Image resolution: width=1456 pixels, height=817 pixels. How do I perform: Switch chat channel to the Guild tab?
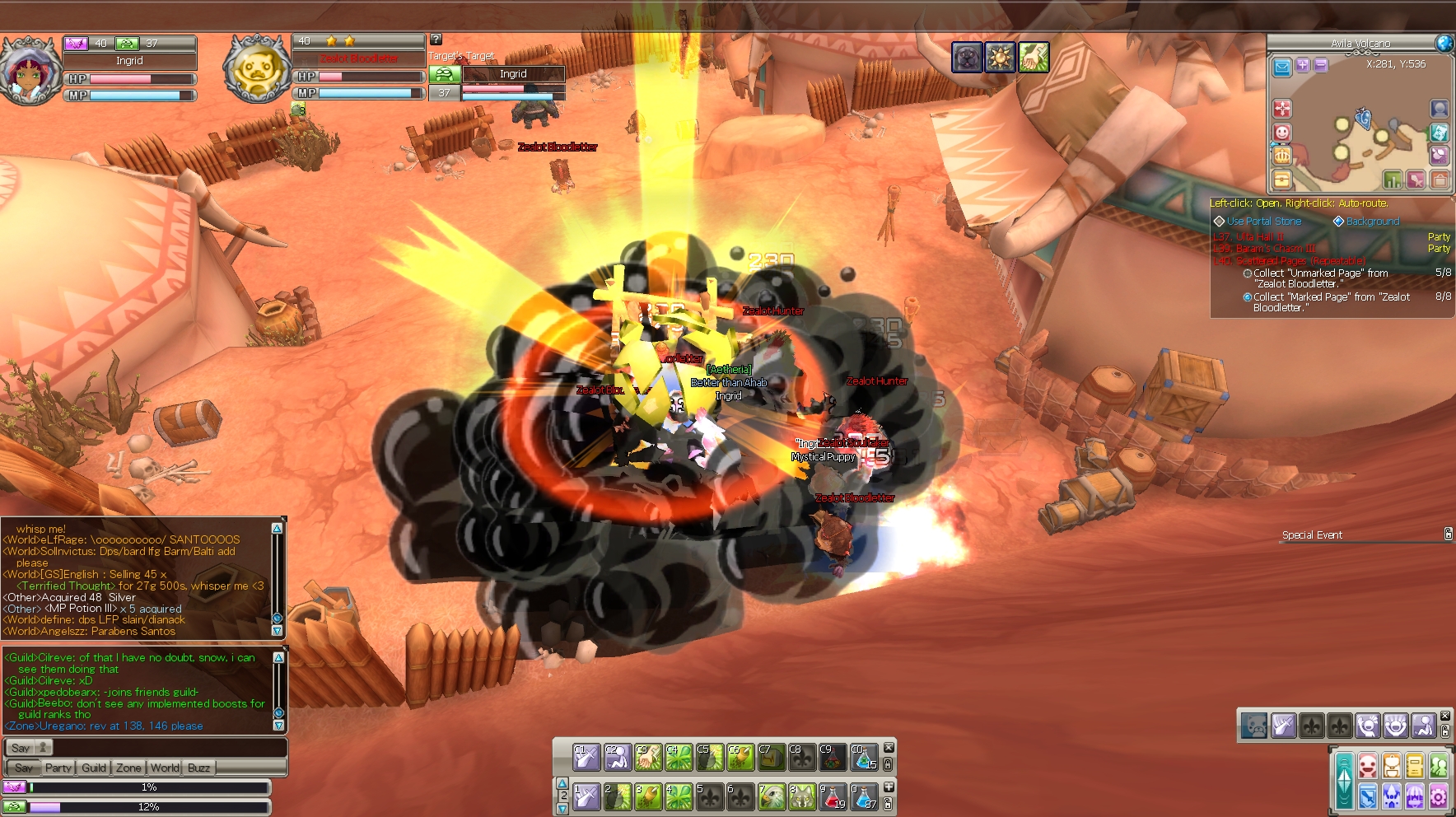click(x=94, y=768)
